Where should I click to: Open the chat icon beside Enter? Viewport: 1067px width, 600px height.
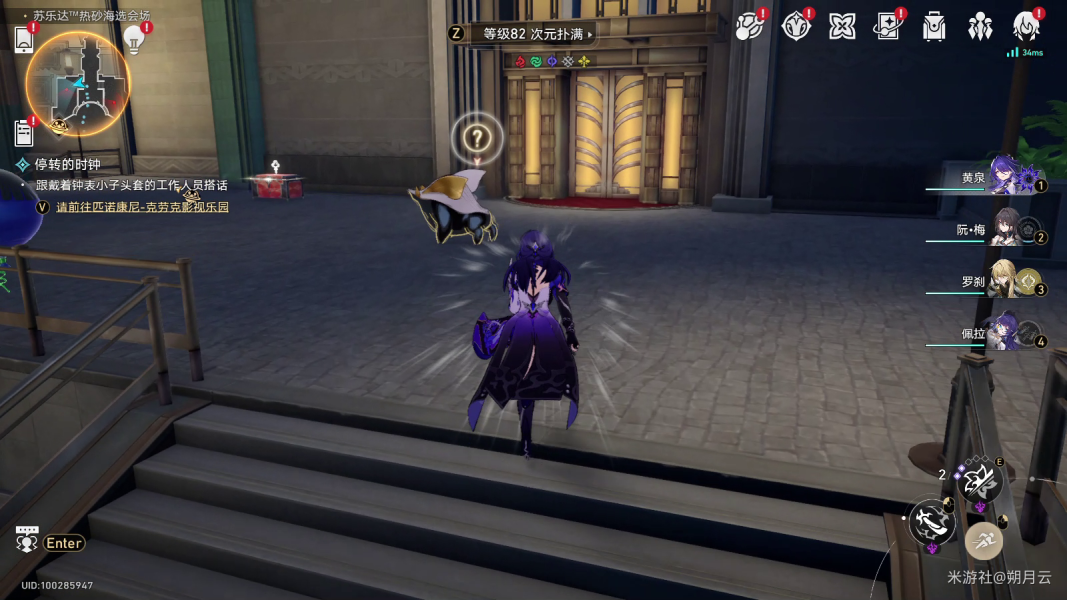pyautogui.click(x=27, y=541)
